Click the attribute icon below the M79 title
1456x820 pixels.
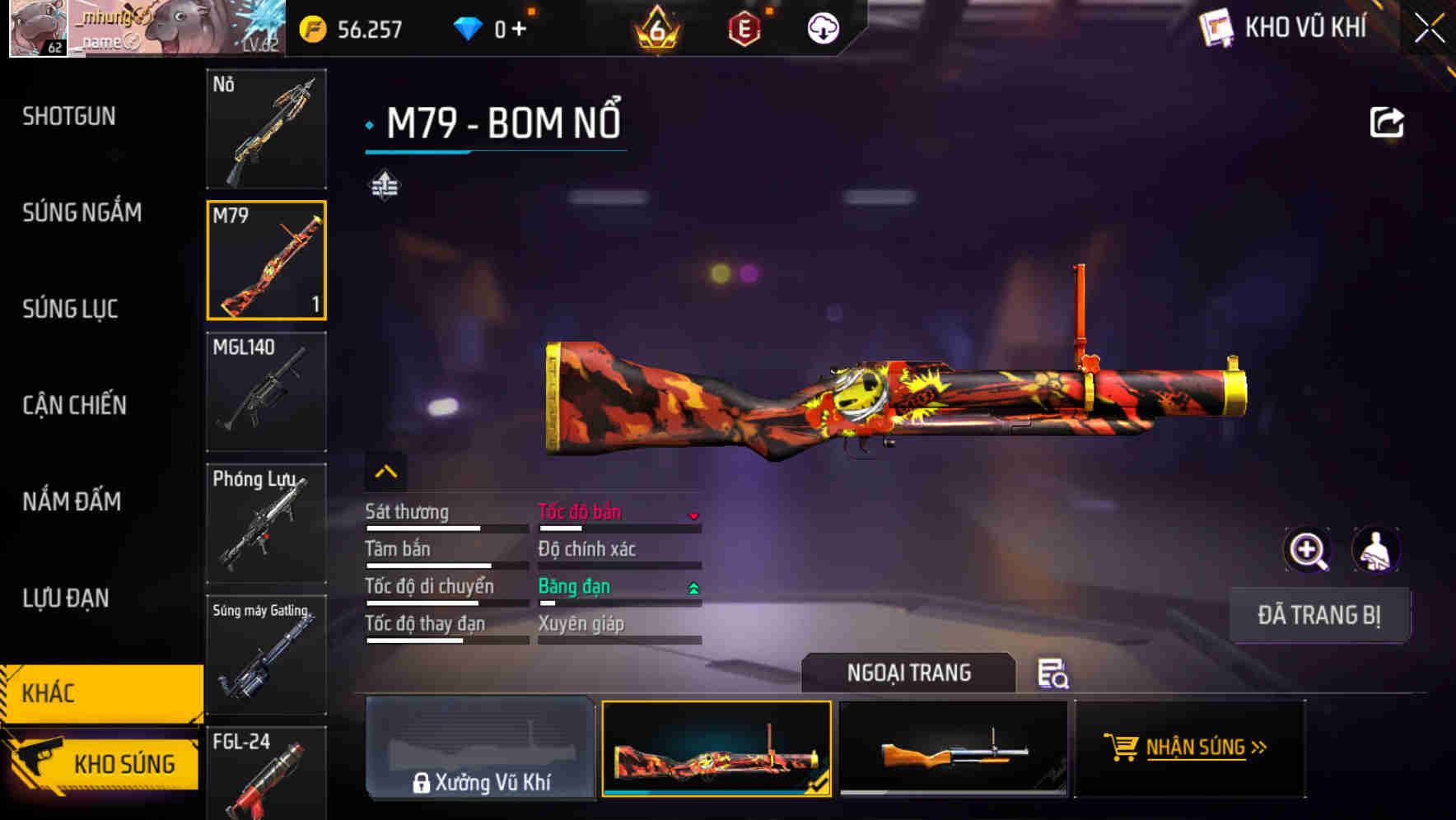384,185
